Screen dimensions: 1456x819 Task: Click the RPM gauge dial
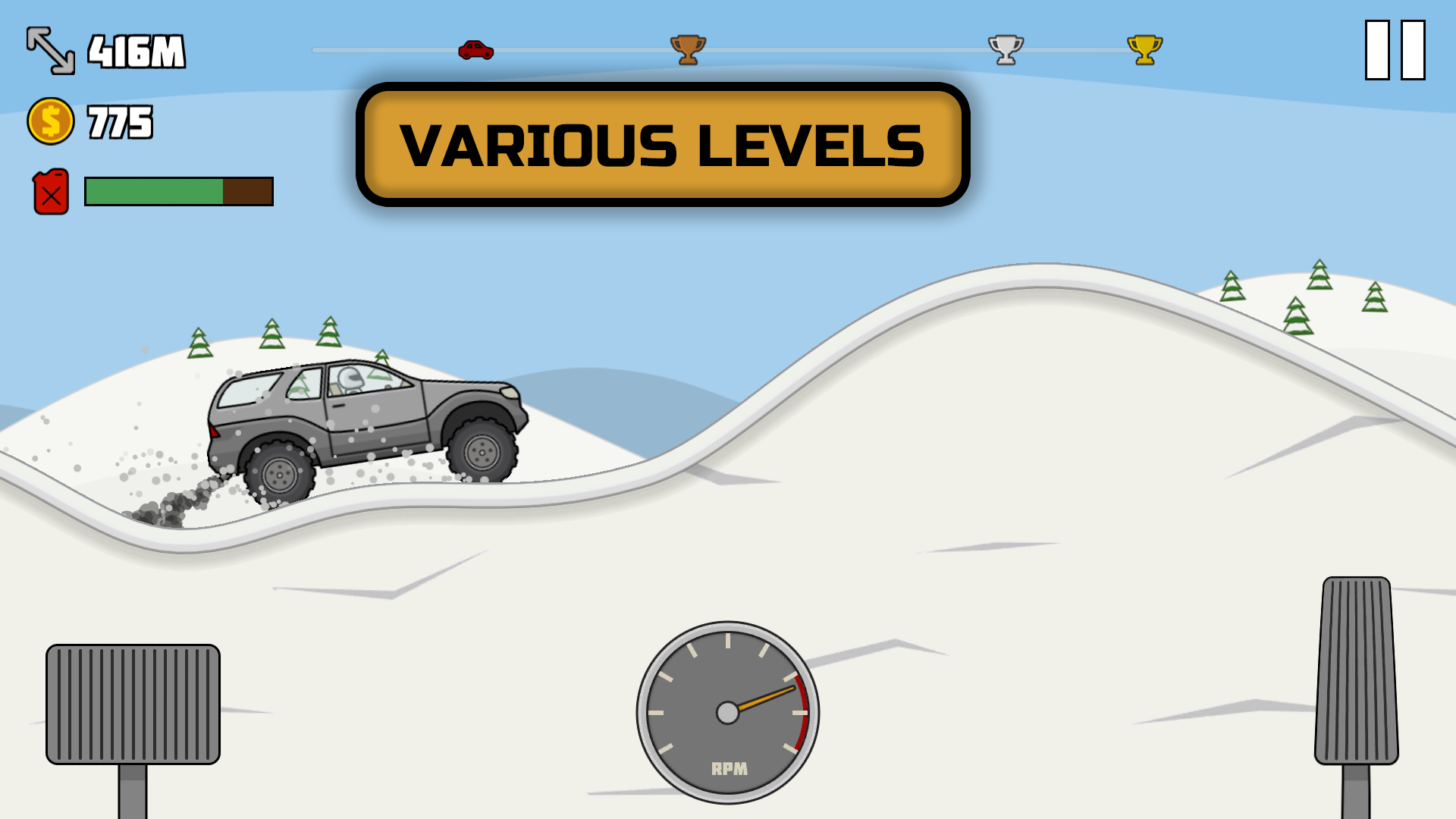[728, 713]
